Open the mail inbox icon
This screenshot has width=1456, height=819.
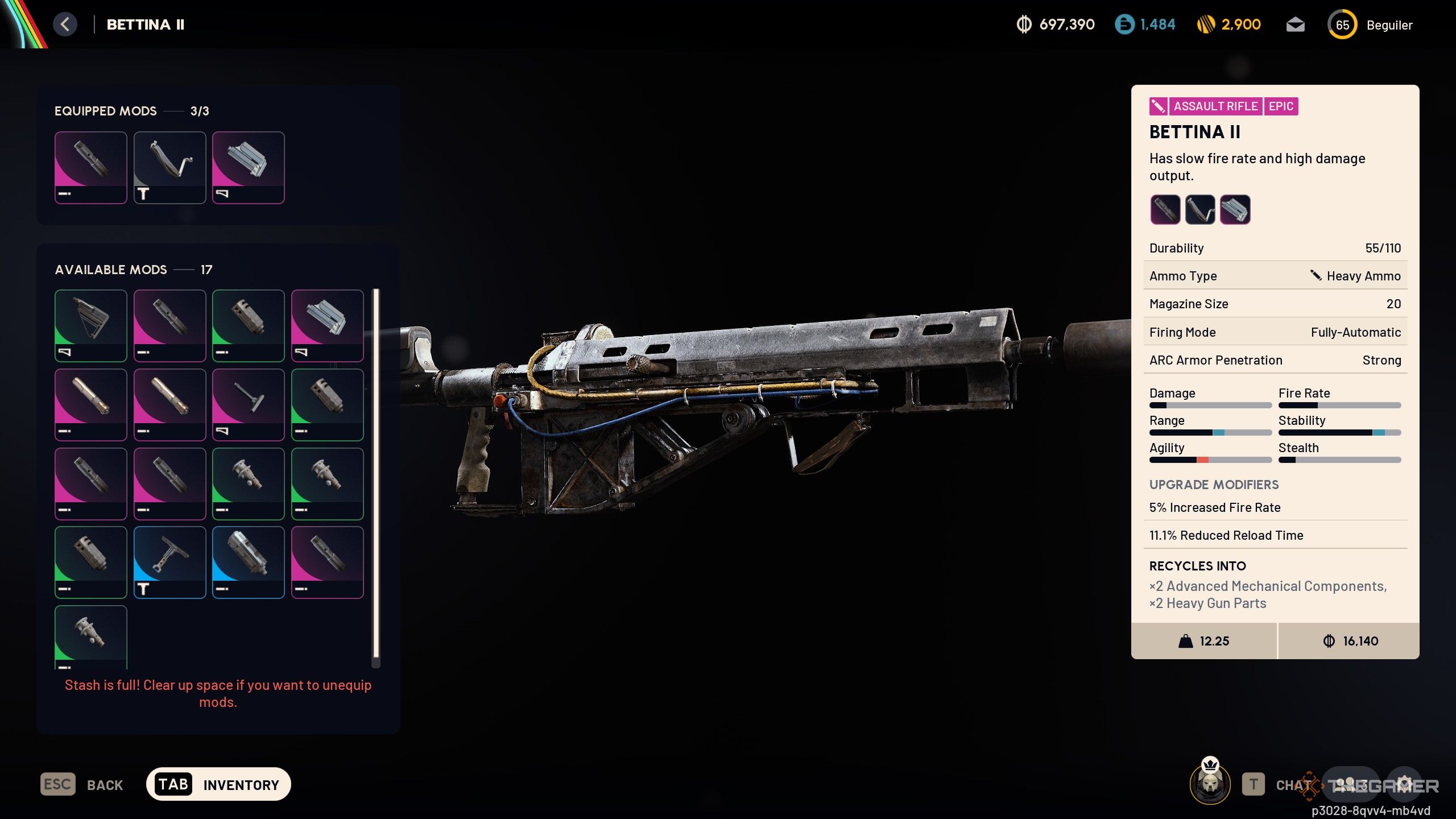coord(1295,25)
